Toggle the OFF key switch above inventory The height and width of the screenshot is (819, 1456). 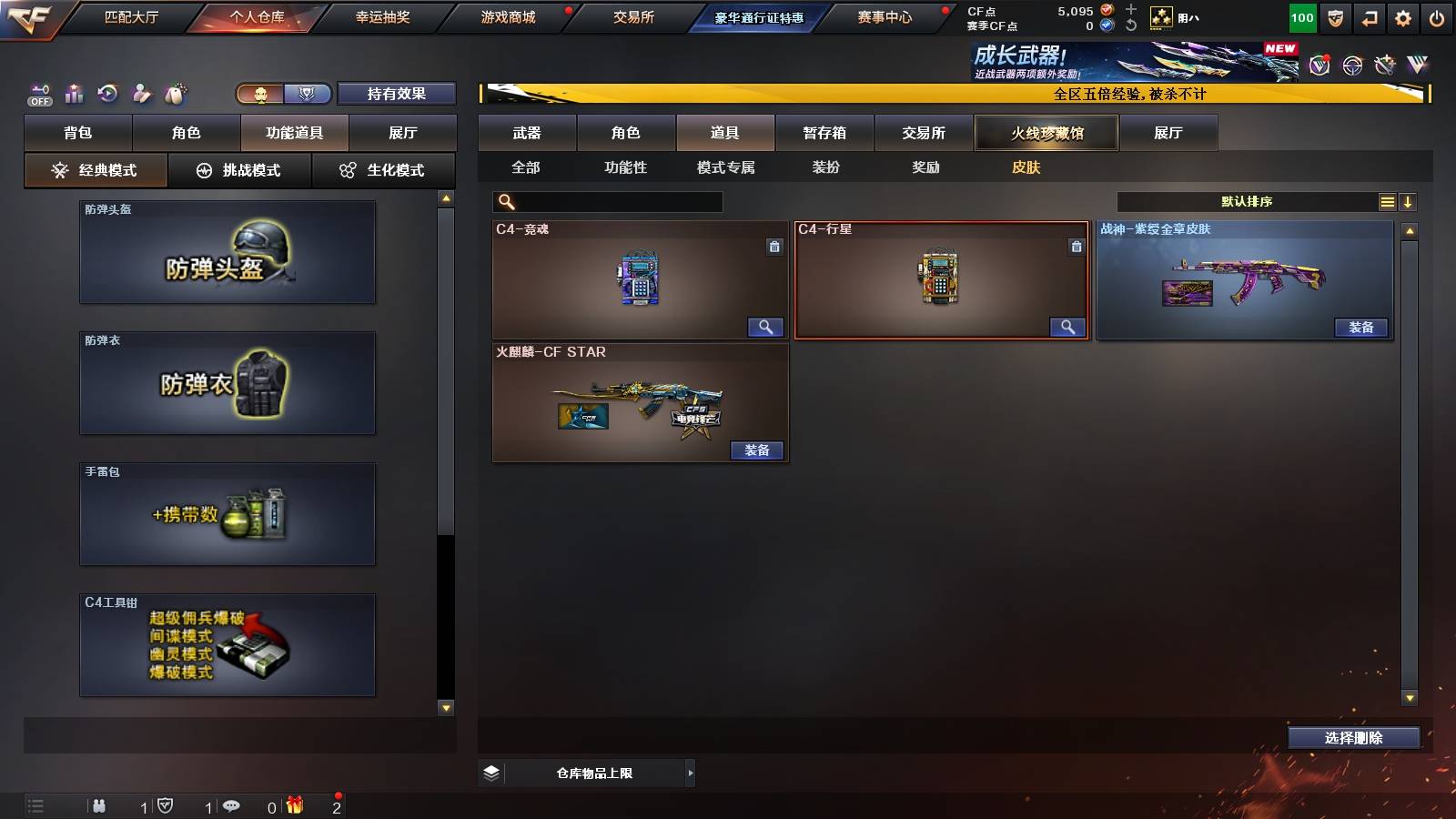click(x=37, y=93)
